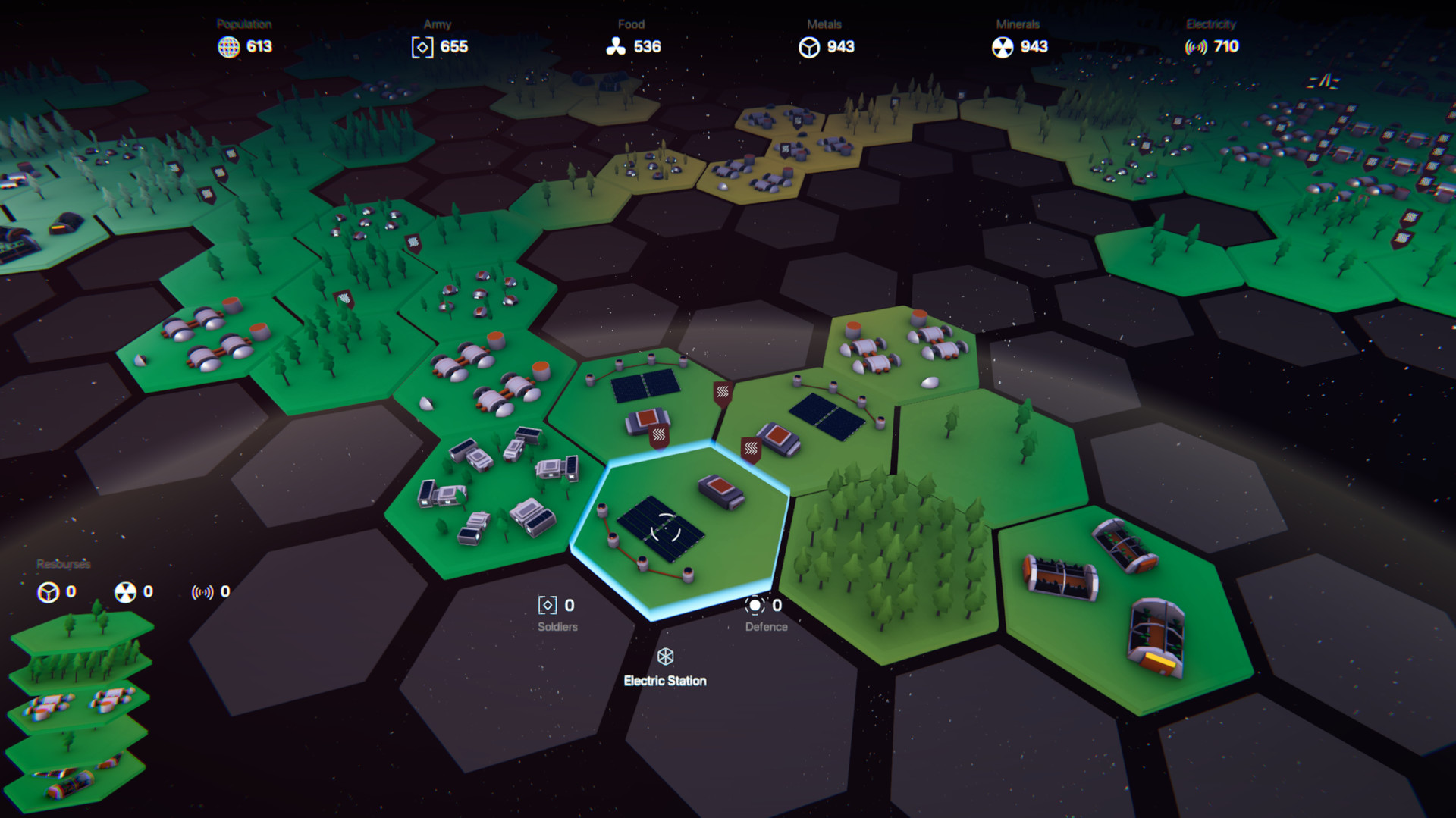The width and height of the screenshot is (1456, 818).
Task: Open the Resourses panel header
Action: 63,565
